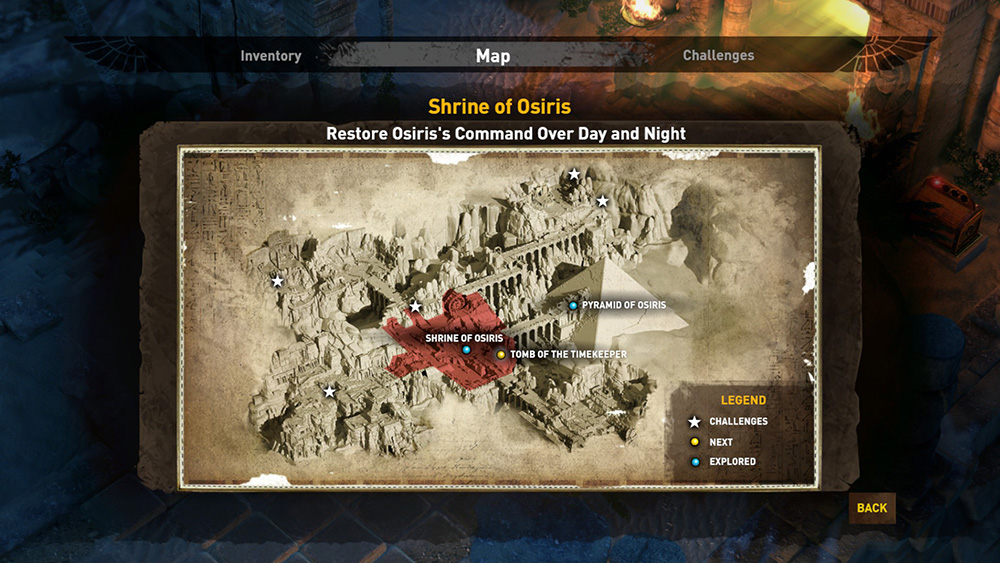The width and height of the screenshot is (1000, 563).
Task: Click the Back button
Action: coord(871,508)
